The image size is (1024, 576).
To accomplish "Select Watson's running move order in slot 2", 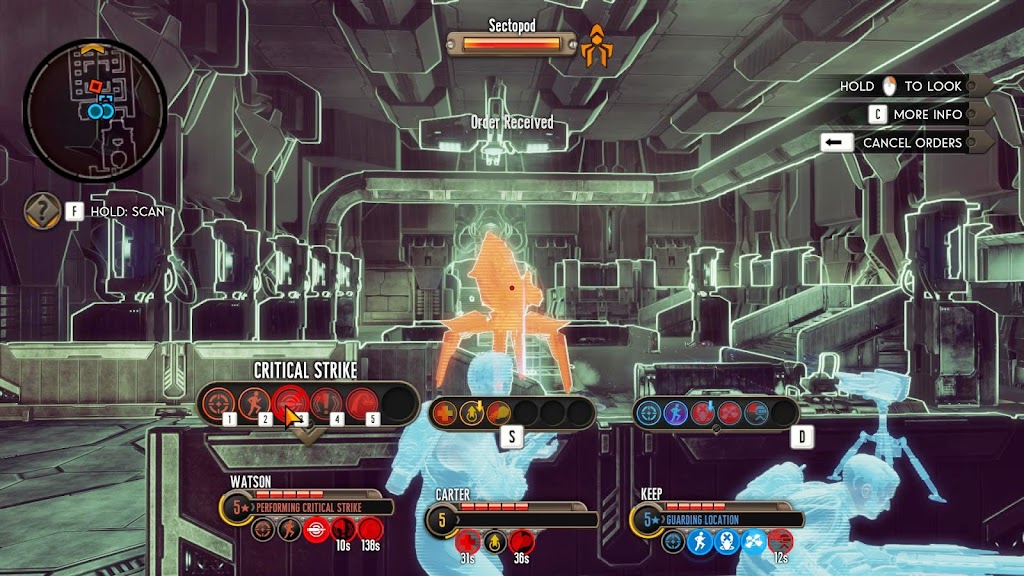I will (253, 403).
